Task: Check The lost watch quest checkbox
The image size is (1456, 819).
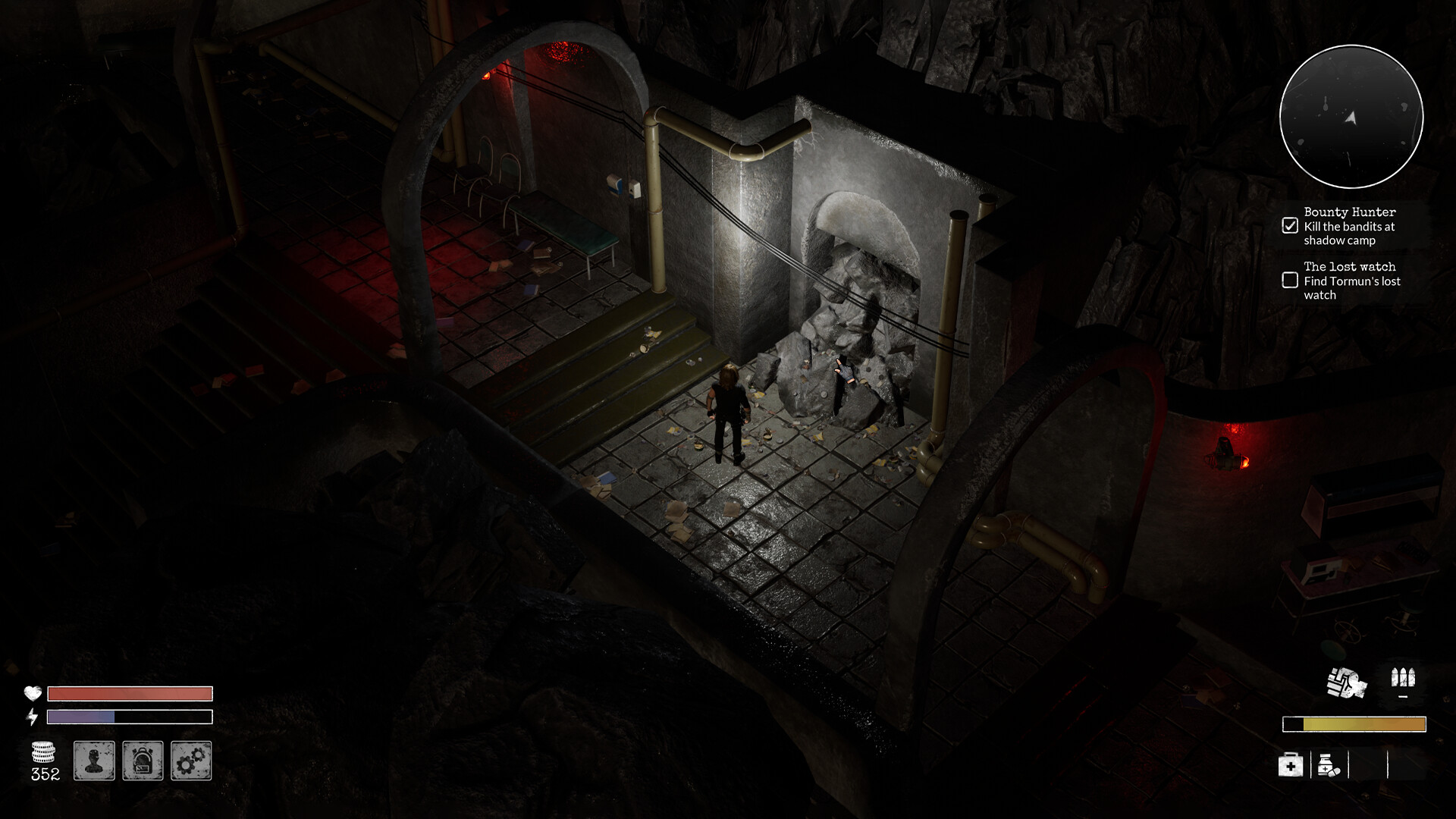Action: pos(1289,281)
